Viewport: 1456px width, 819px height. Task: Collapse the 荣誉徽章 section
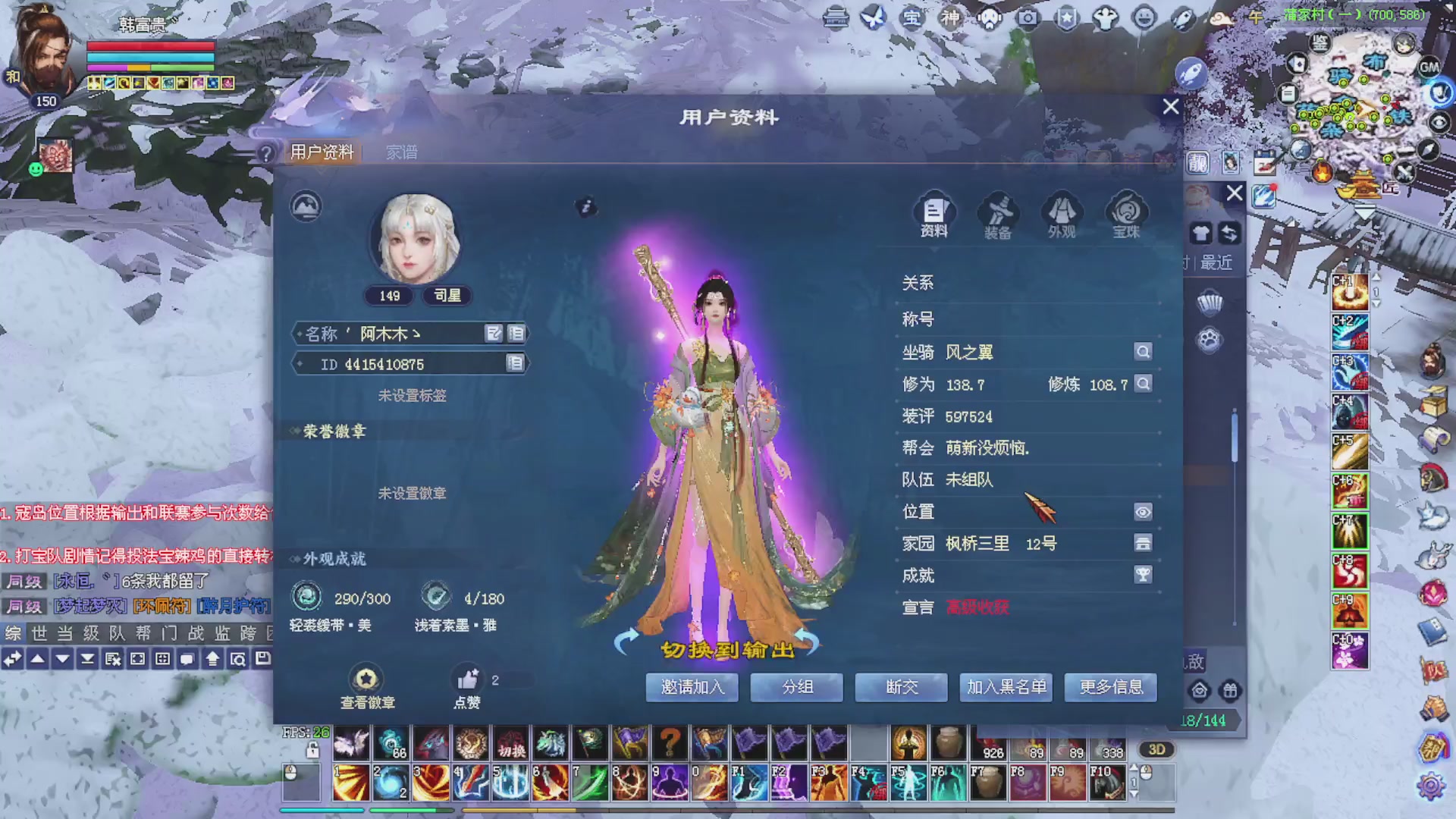coord(296,431)
